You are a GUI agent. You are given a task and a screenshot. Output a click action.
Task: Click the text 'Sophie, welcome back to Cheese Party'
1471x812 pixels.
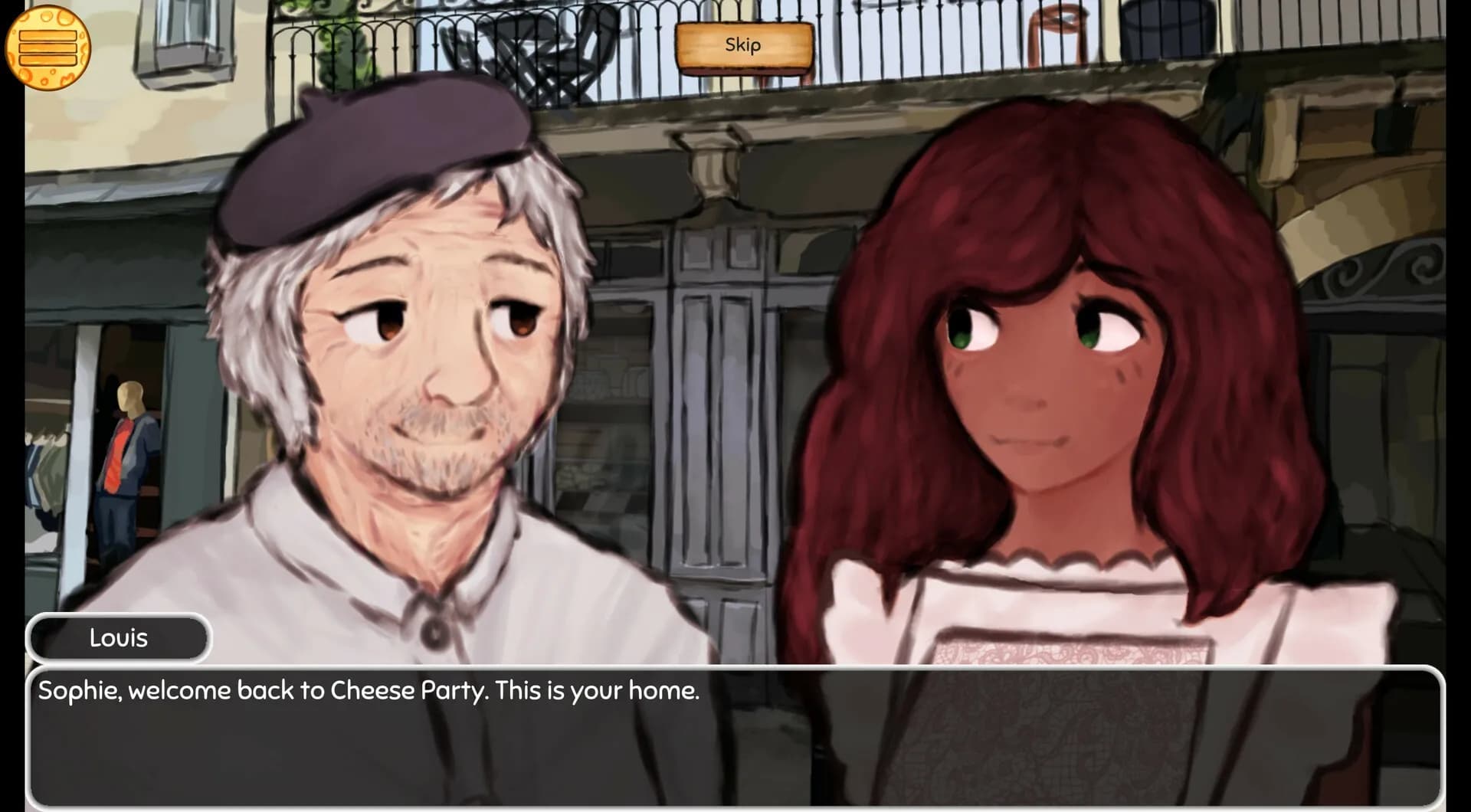368,690
